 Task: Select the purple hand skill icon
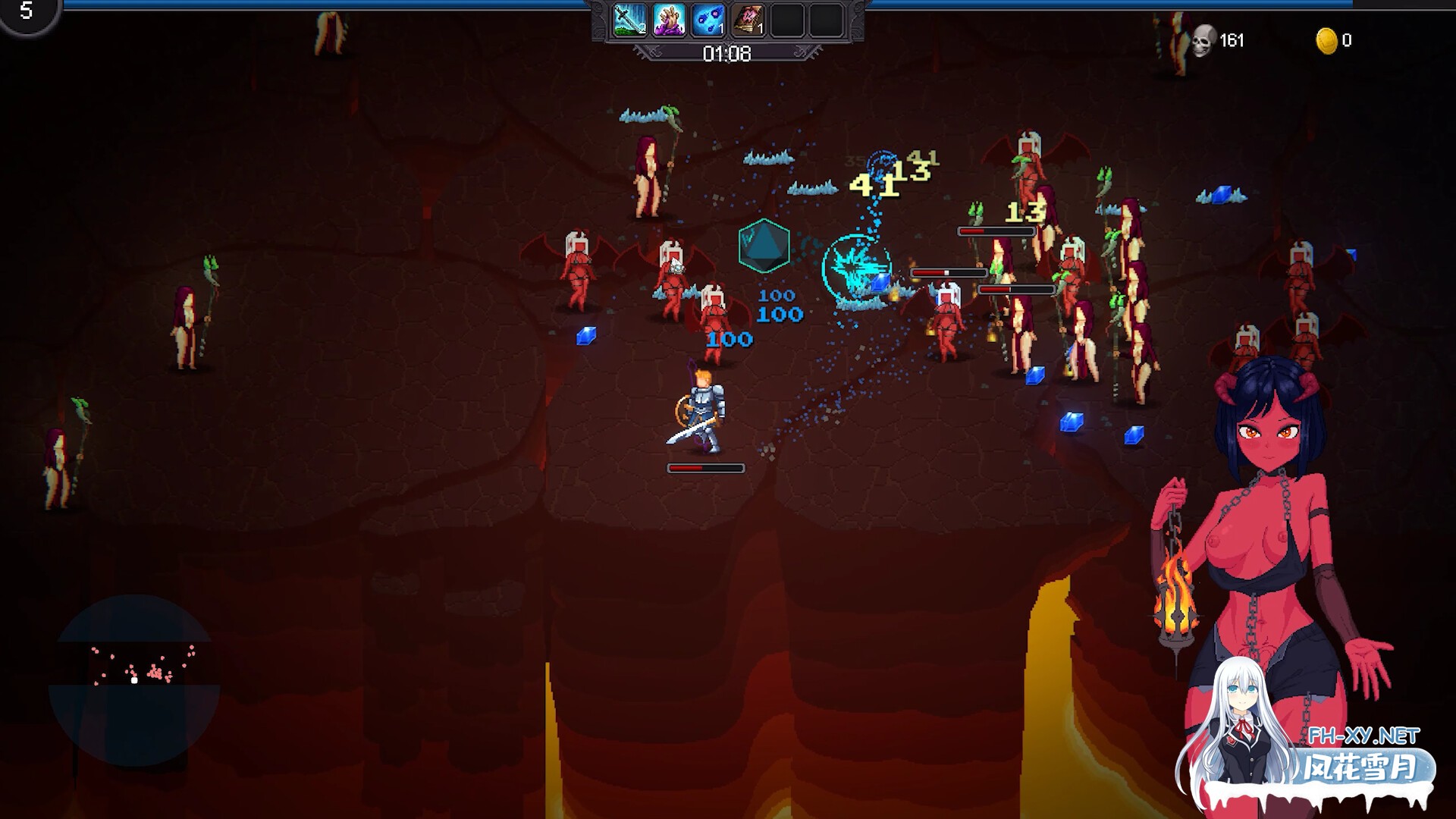[669, 20]
